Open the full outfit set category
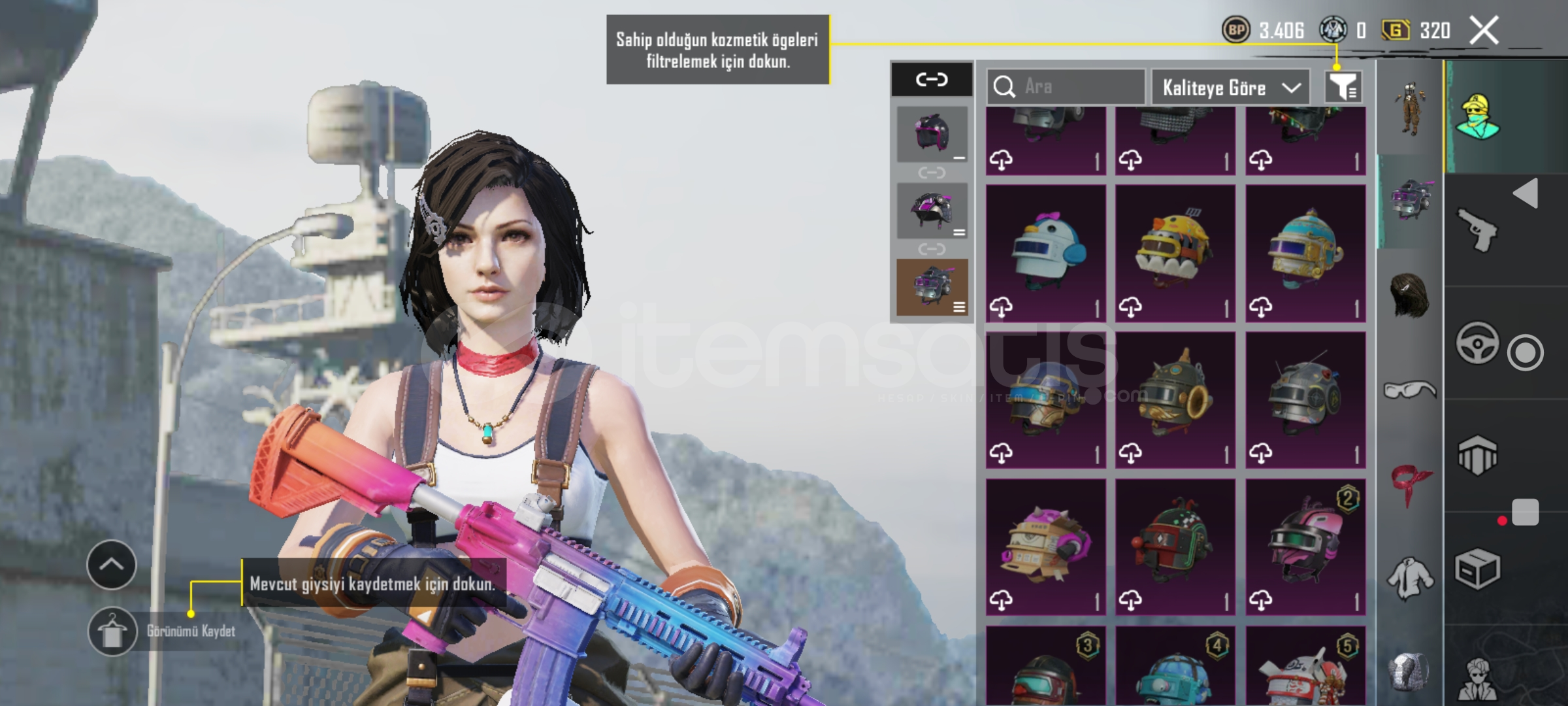This screenshot has height=706, width=1568. [1410, 109]
